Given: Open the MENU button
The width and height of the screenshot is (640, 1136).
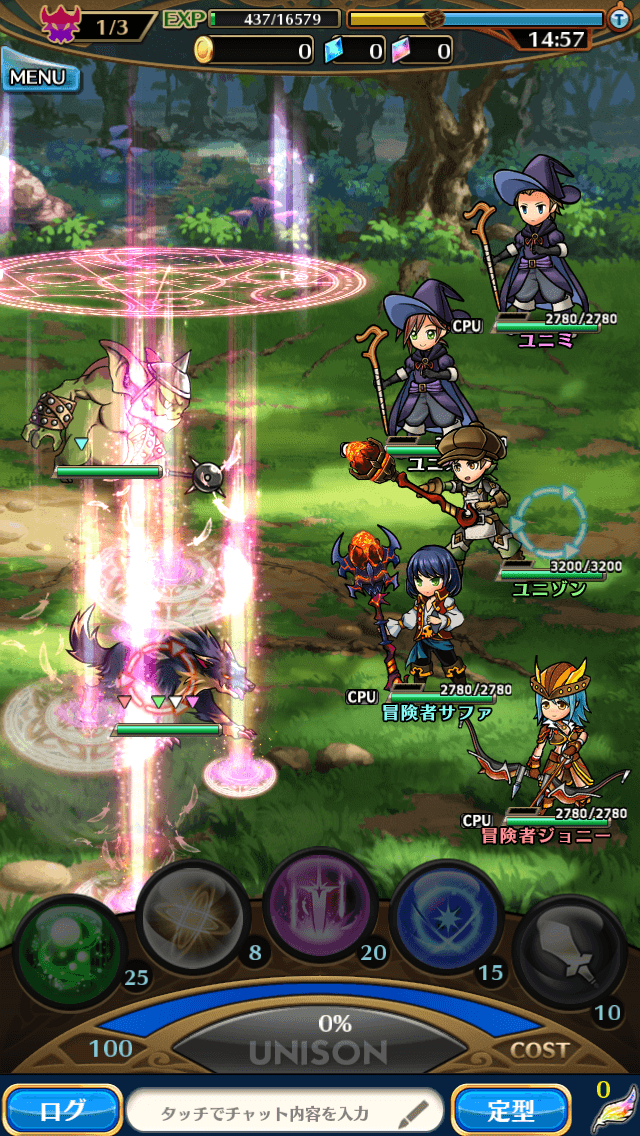Looking at the screenshot, I should click(40, 77).
